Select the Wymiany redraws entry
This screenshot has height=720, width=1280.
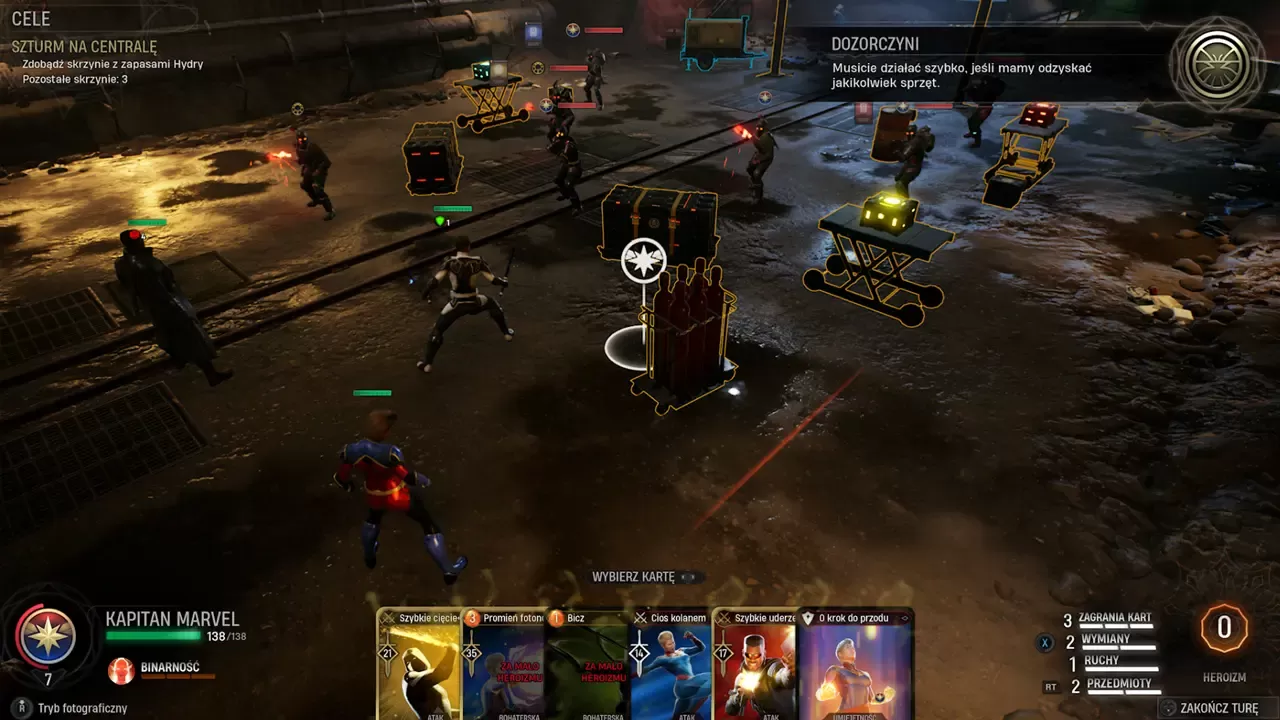(x=1105, y=640)
